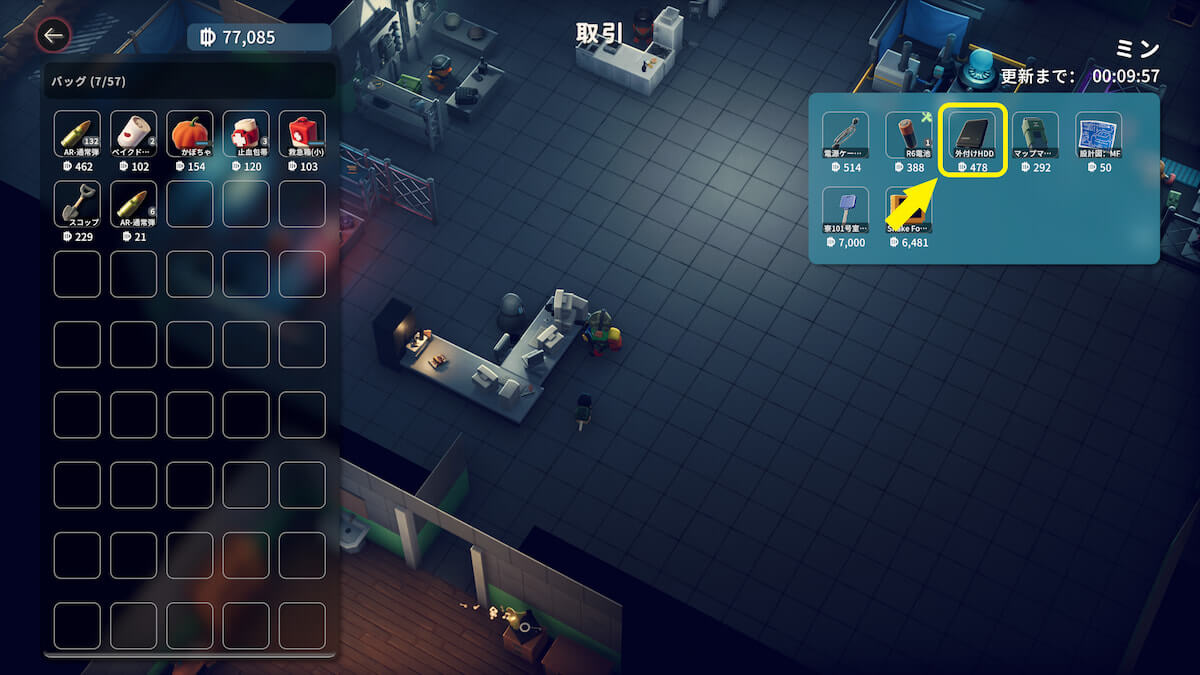Viewport: 1200px width, 675px height.
Task: Go back with the arrow button
Action: point(53,37)
